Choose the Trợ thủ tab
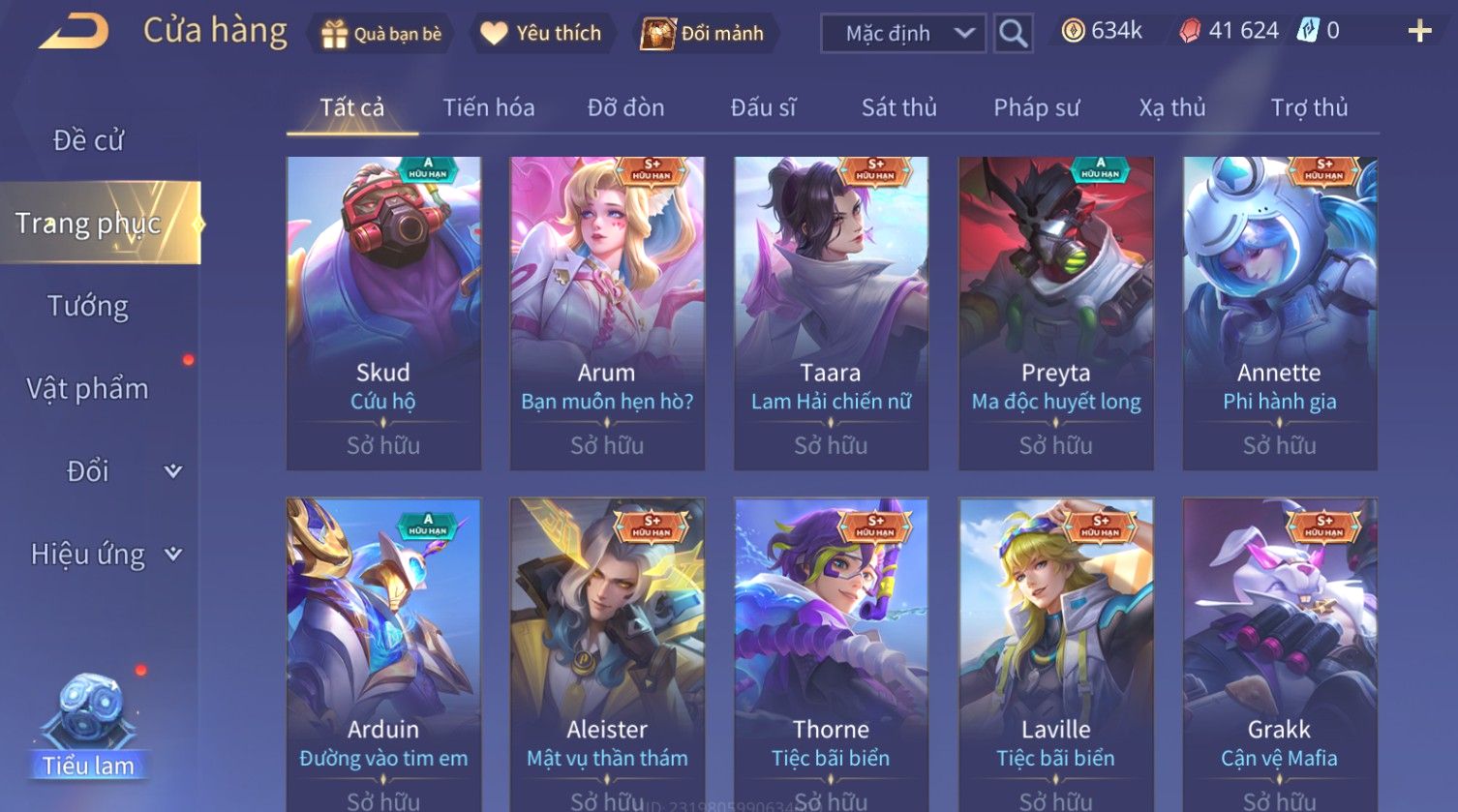This screenshot has width=1458, height=812. [1309, 107]
